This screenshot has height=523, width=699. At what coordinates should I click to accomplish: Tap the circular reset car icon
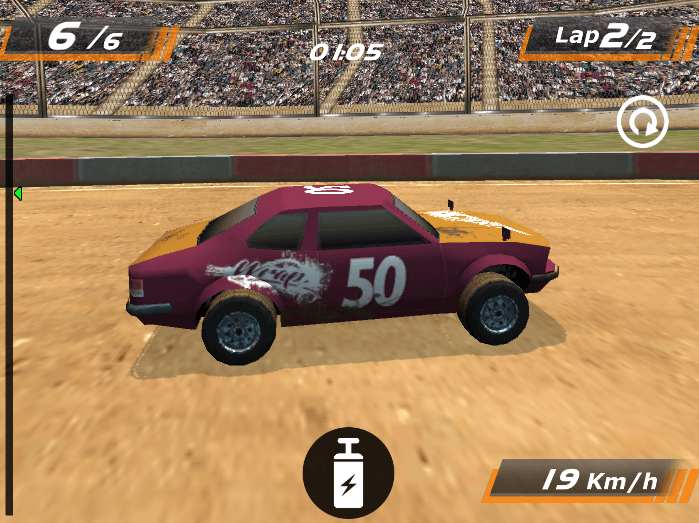pyautogui.click(x=642, y=123)
